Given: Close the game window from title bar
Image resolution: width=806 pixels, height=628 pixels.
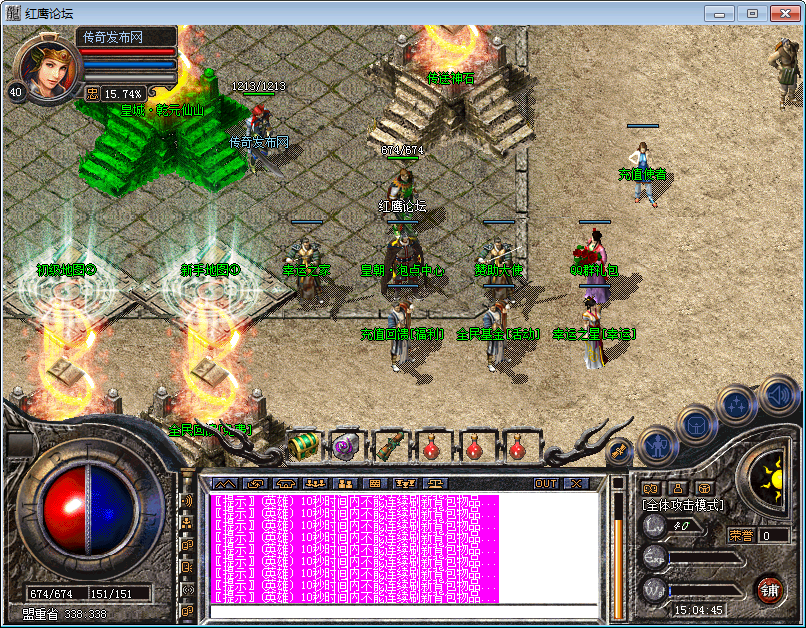Looking at the screenshot, I should [x=782, y=13].
